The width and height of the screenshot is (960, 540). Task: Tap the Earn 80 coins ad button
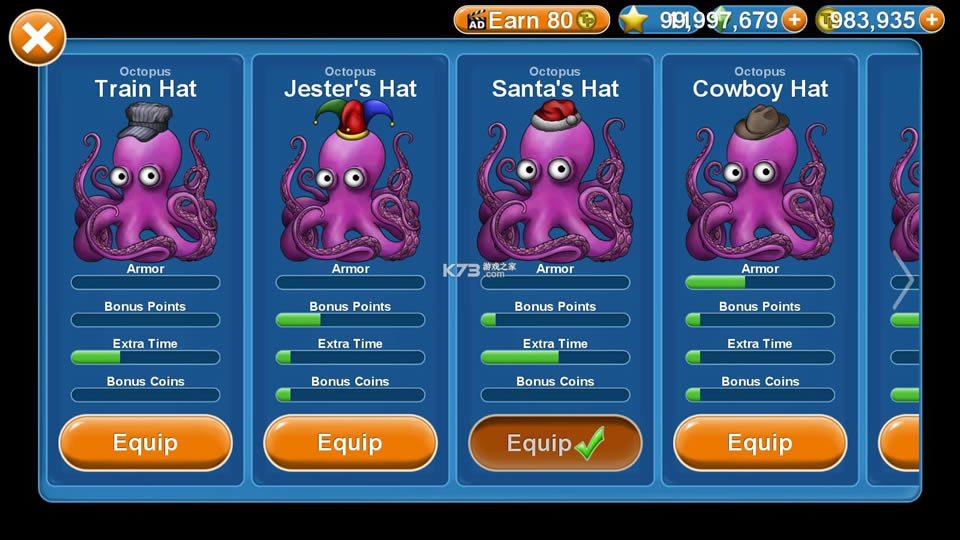pos(531,20)
